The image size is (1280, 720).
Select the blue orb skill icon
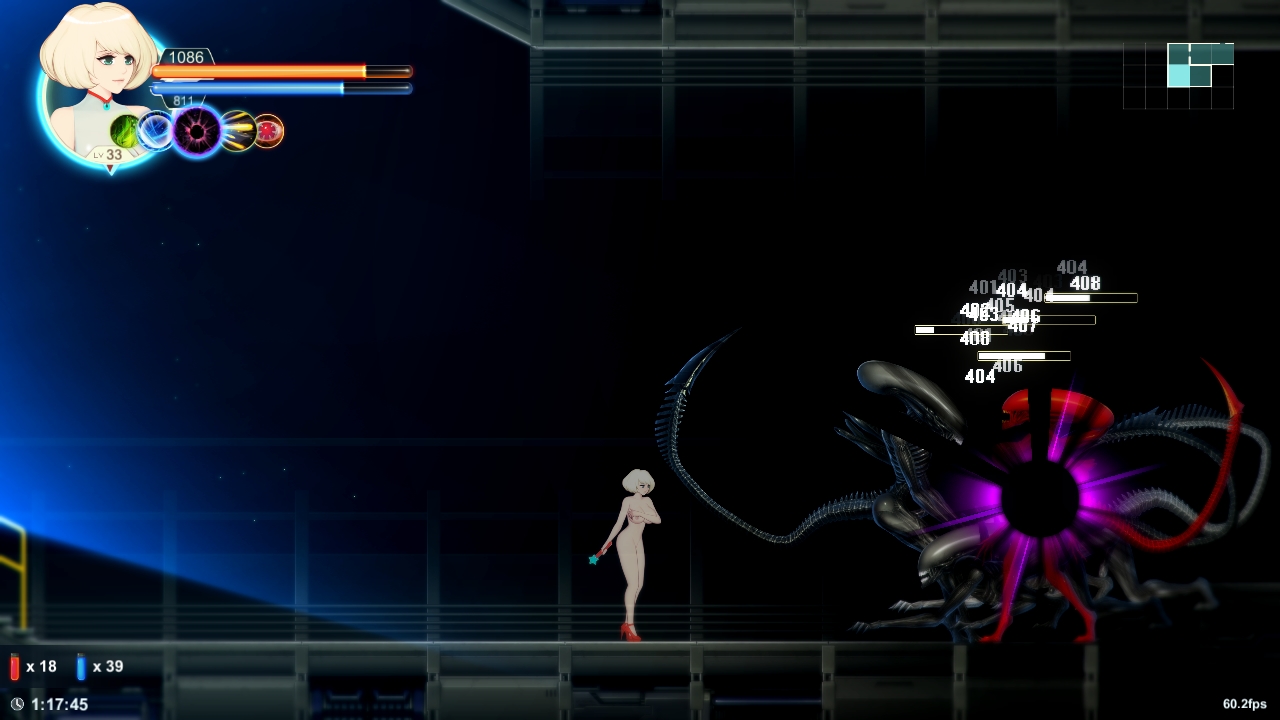pos(156,130)
